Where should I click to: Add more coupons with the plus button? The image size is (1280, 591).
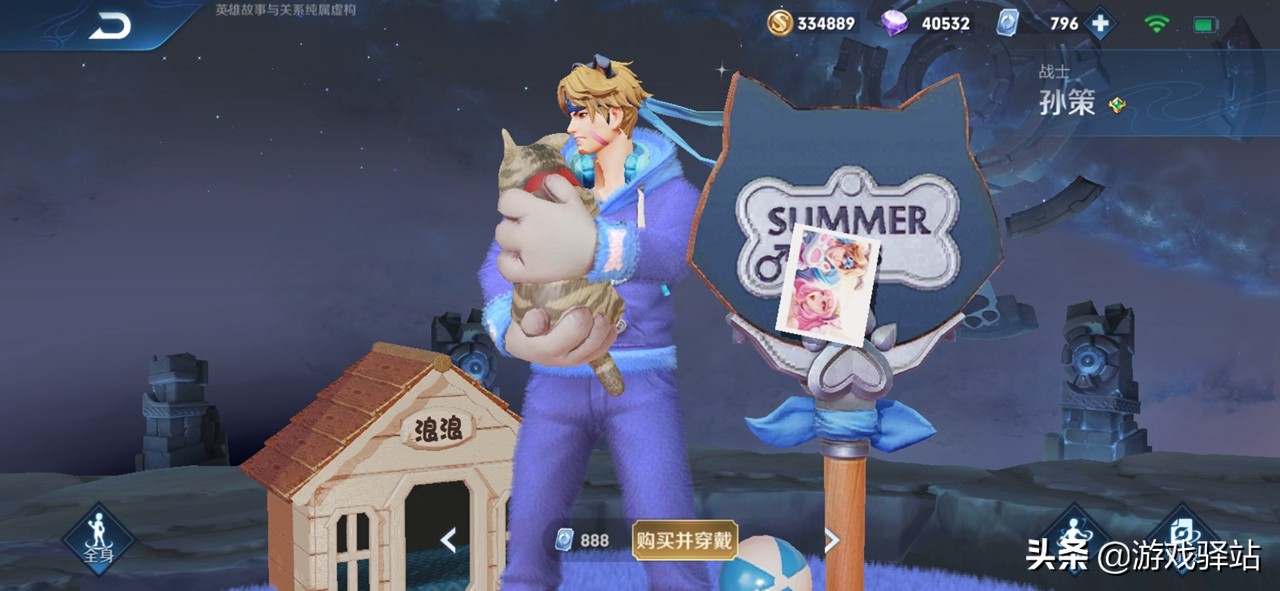coord(1100,23)
